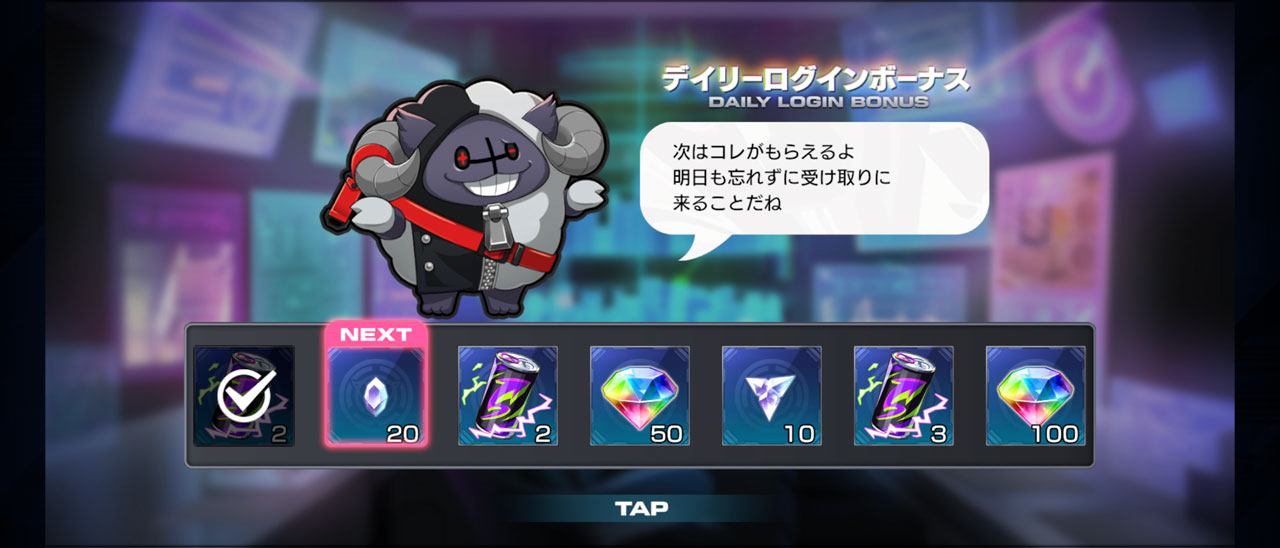Image resolution: width=1280 pixels, height=548 pixels.
Task: Select the triangle emblem reward showing 10
Action: [x=772, y=396]
